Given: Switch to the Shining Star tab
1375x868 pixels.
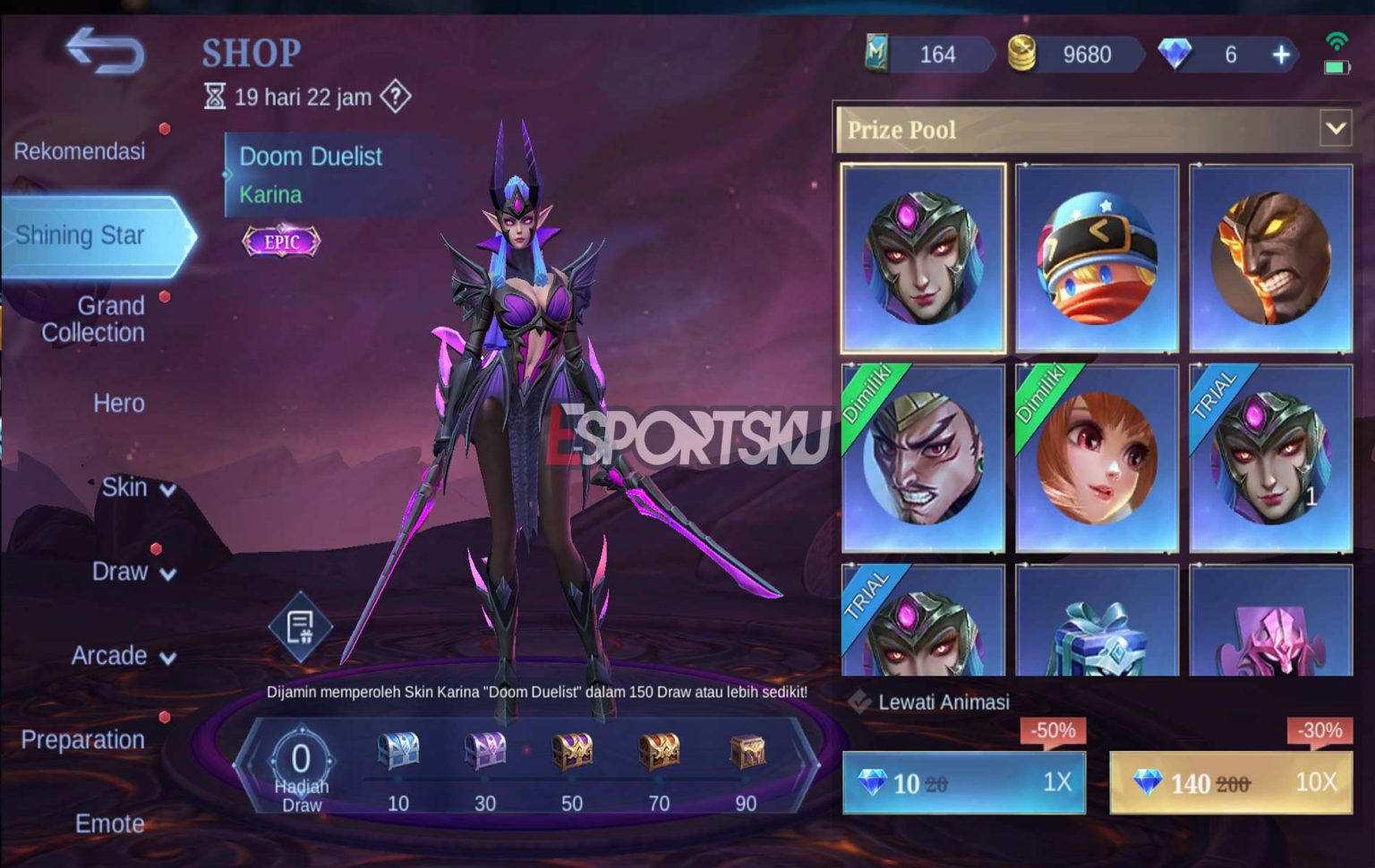Looking at the screenshot, I should [x=83, y=235].
